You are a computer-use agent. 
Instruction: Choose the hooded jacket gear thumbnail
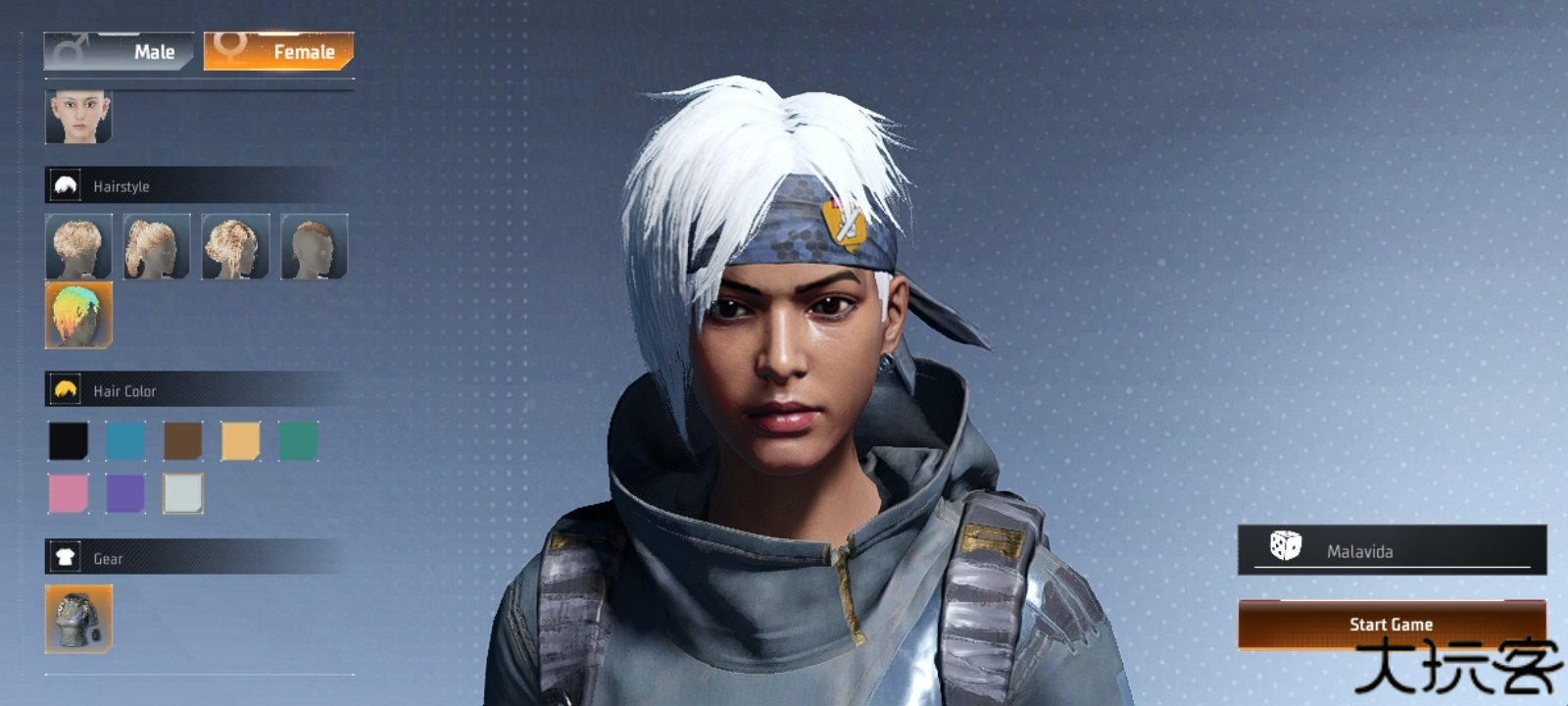[78, 619]
